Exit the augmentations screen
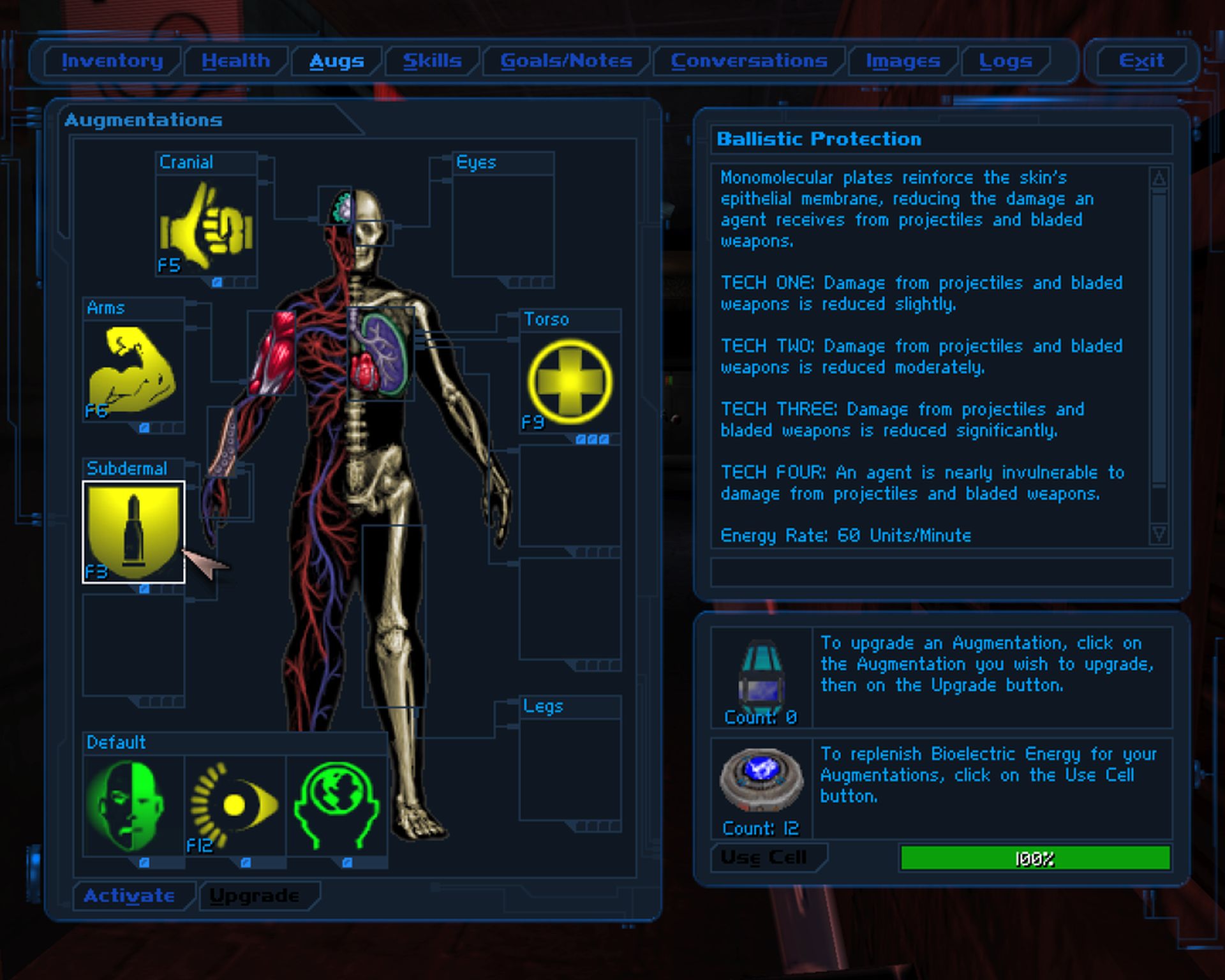1225x980 pixels. pyautogui.click(x=1141, y=61)
